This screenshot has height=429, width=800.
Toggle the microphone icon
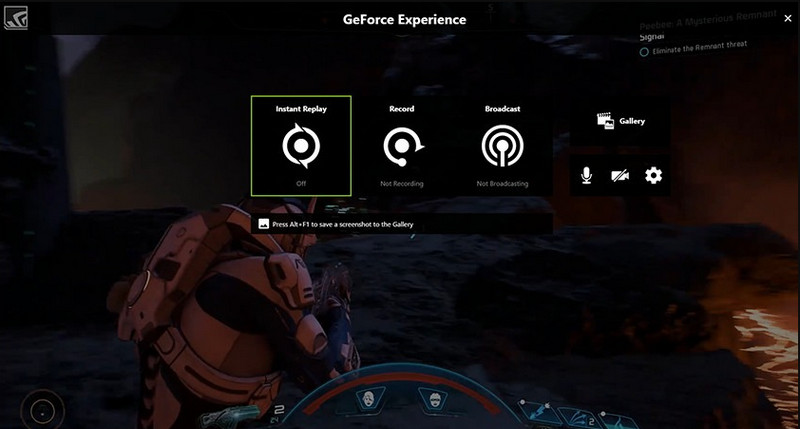coord(587,176)
